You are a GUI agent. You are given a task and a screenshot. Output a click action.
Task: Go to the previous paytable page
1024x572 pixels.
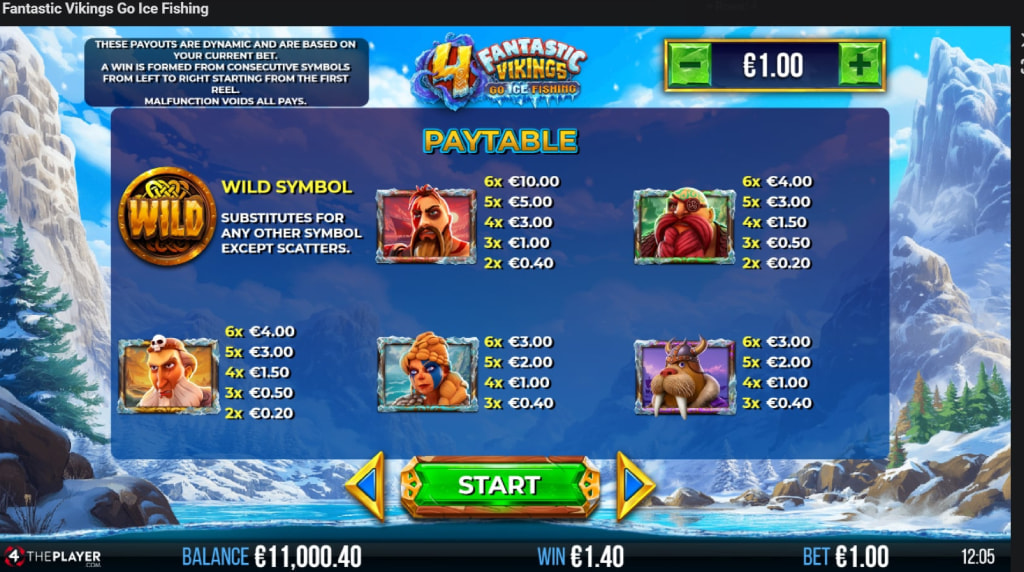[x=366, y=486]
